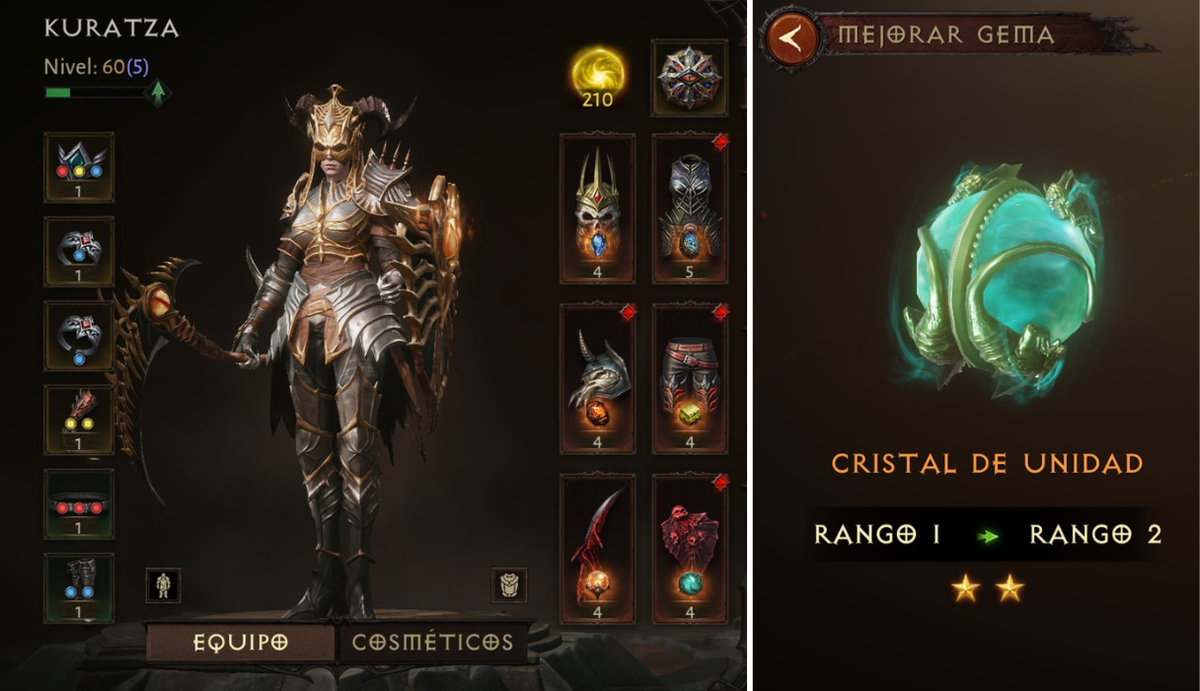Image resolution: width=1200 pixels, height=691 pixels.
Task: Select the chest armor slot with blue gem
Action: tap(690, 208)
